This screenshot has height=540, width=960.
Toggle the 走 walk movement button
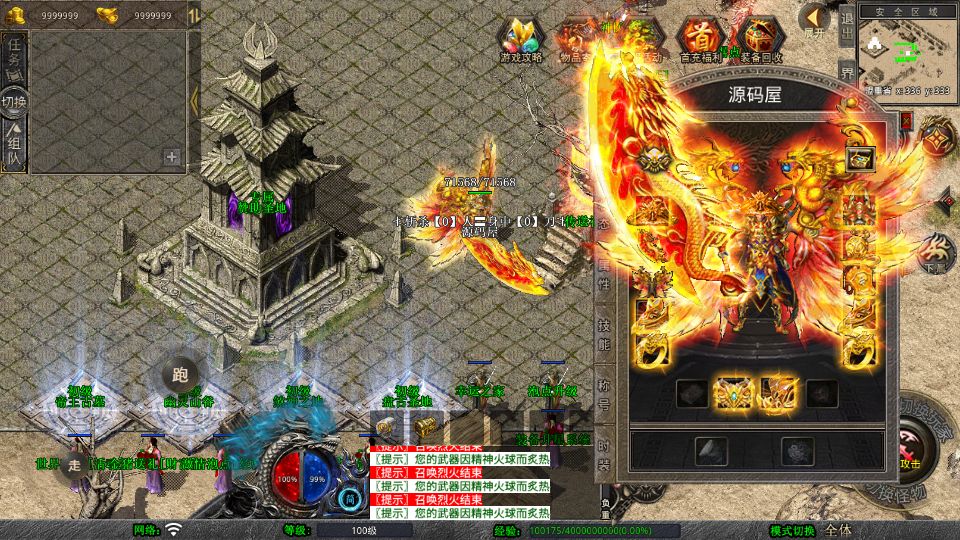pos(74,465)
